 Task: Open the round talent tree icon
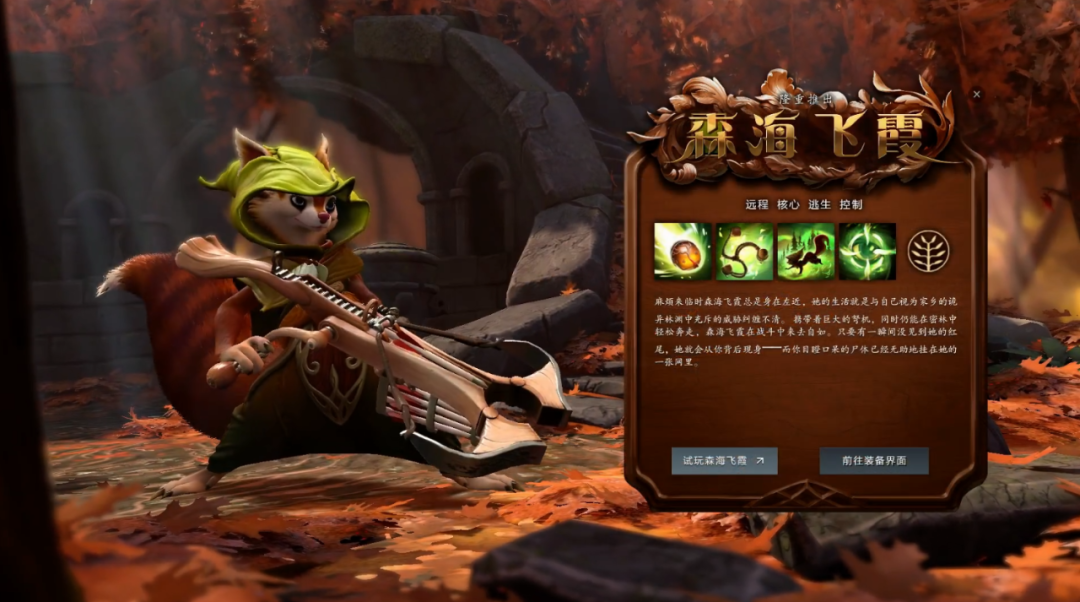(x=927, y=251)
